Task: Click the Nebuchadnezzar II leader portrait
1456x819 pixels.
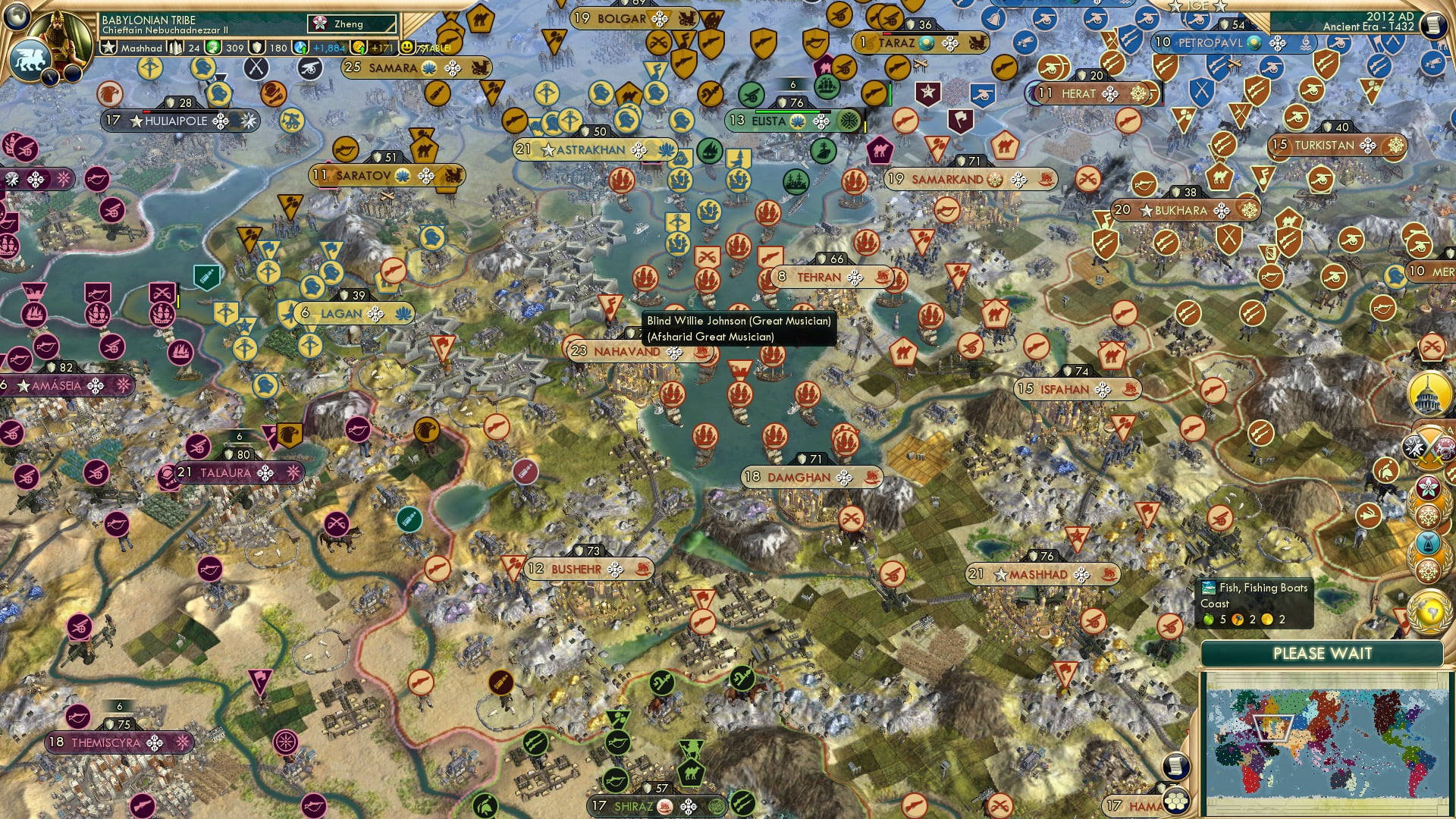Action: pos(61,34)
